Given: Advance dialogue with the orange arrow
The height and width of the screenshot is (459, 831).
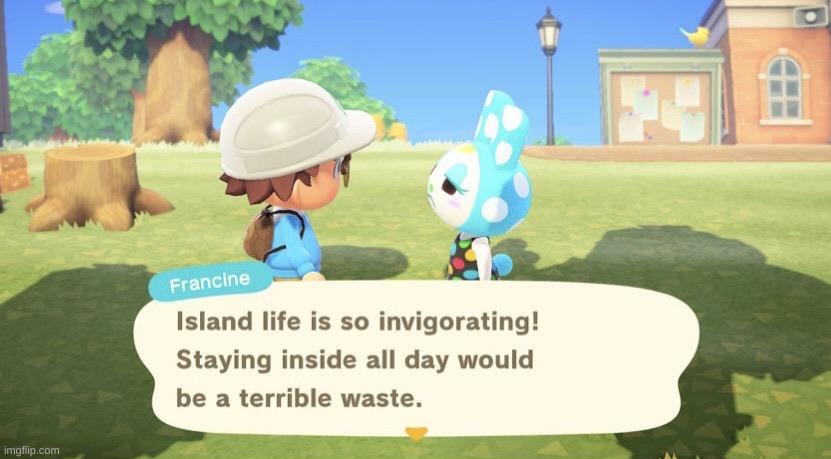Looking at the screenshot, I should (416, 433).
